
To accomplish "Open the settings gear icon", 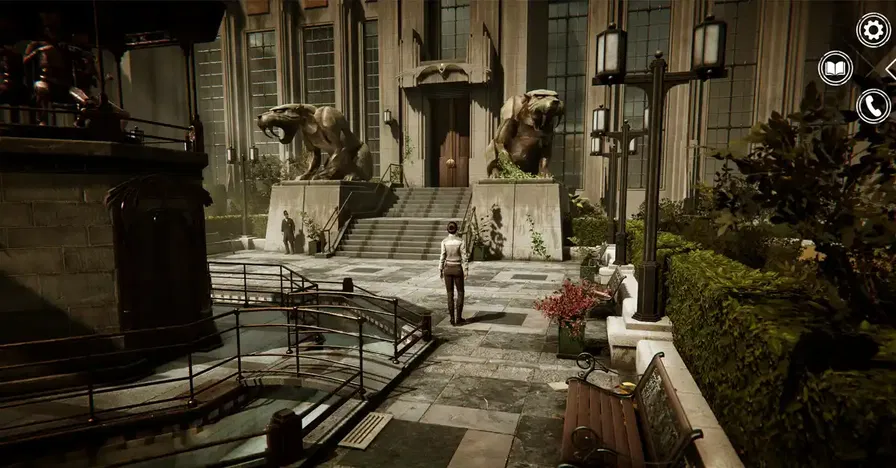I will (873, 30).
